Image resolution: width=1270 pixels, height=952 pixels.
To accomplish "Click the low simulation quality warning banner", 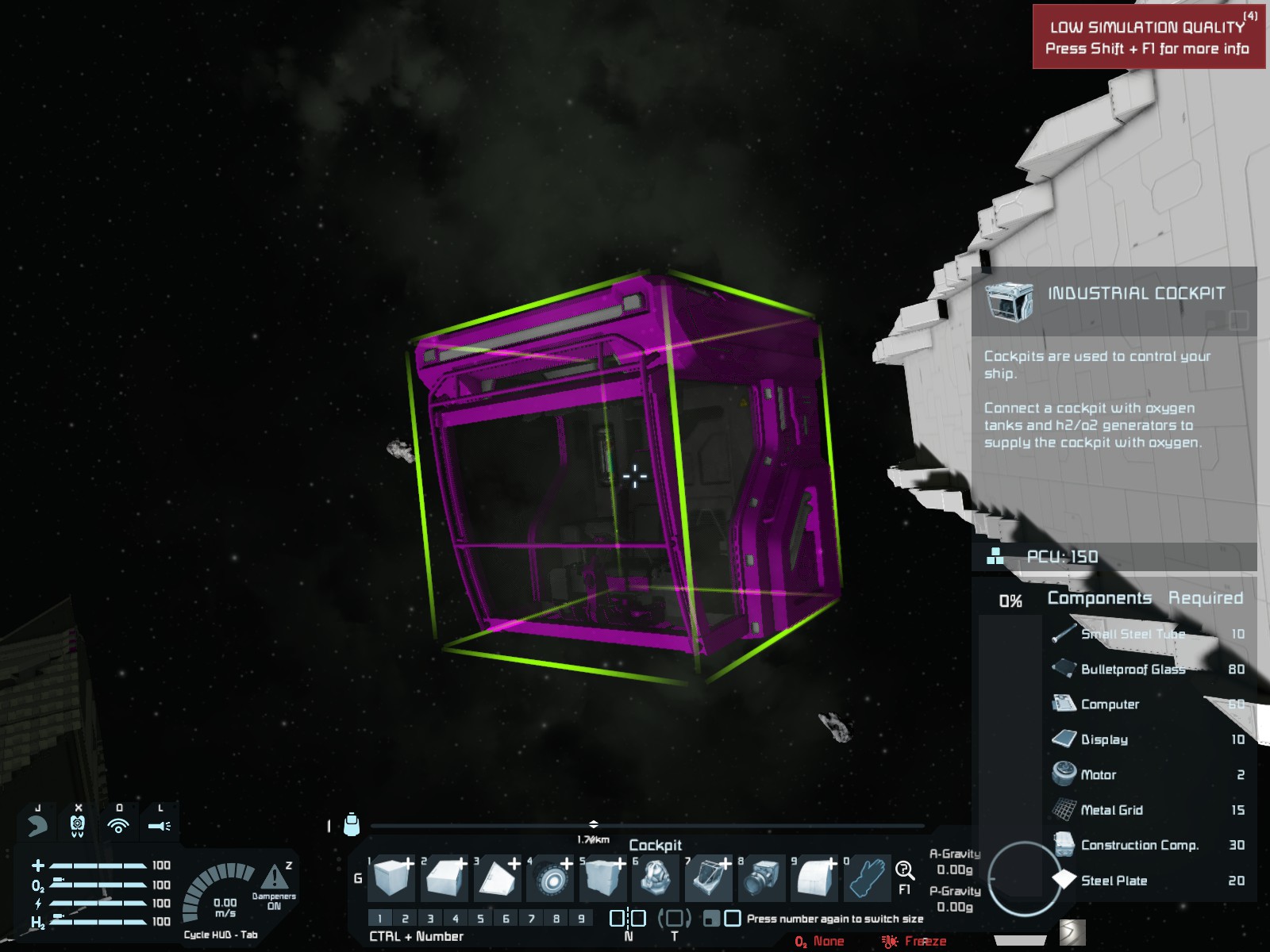I will (x=1148, y=37).
